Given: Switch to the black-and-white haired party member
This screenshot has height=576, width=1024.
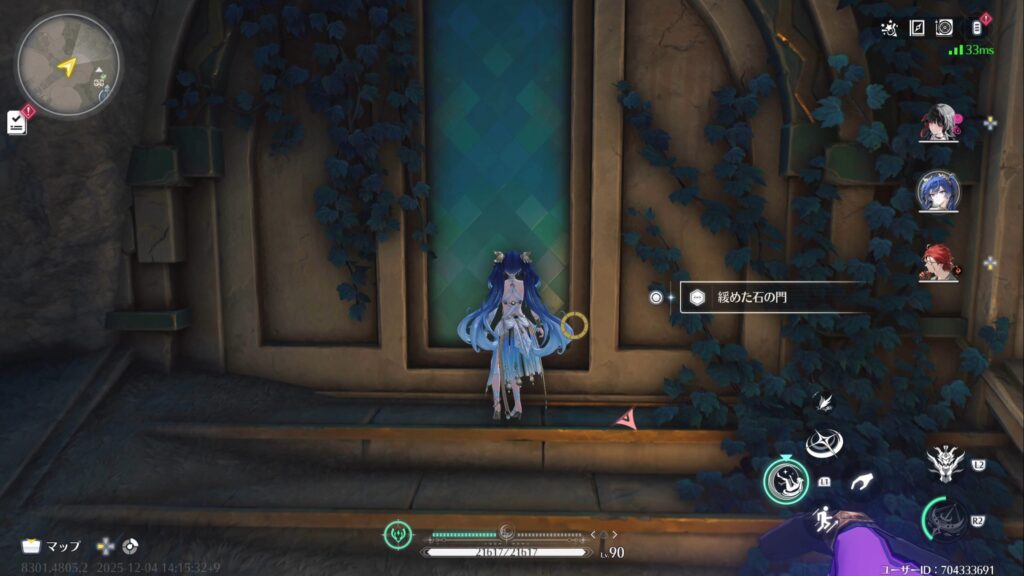Looking at the screenshot, I should [938, 124].
